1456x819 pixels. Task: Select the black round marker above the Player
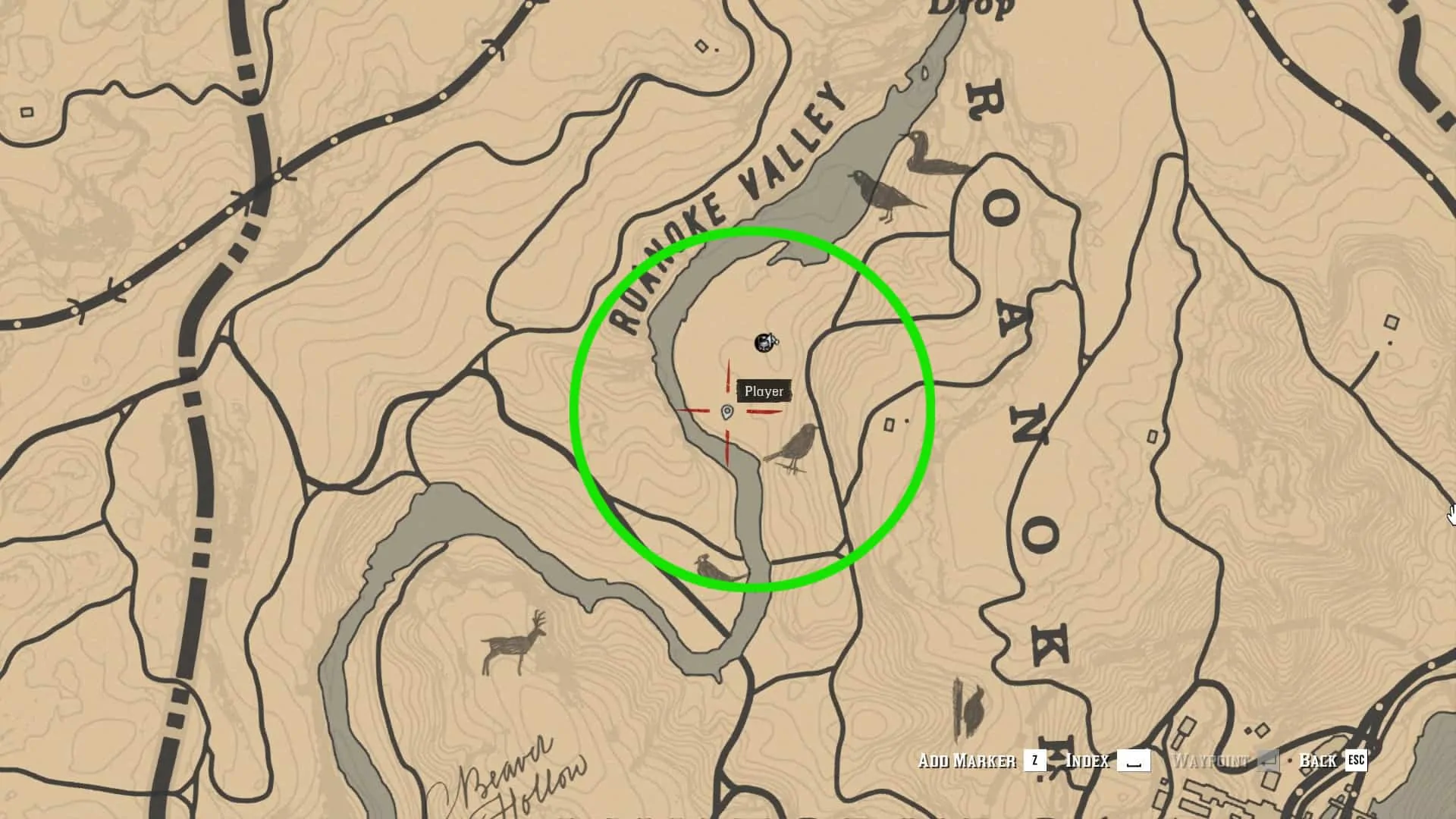[764, 343]
